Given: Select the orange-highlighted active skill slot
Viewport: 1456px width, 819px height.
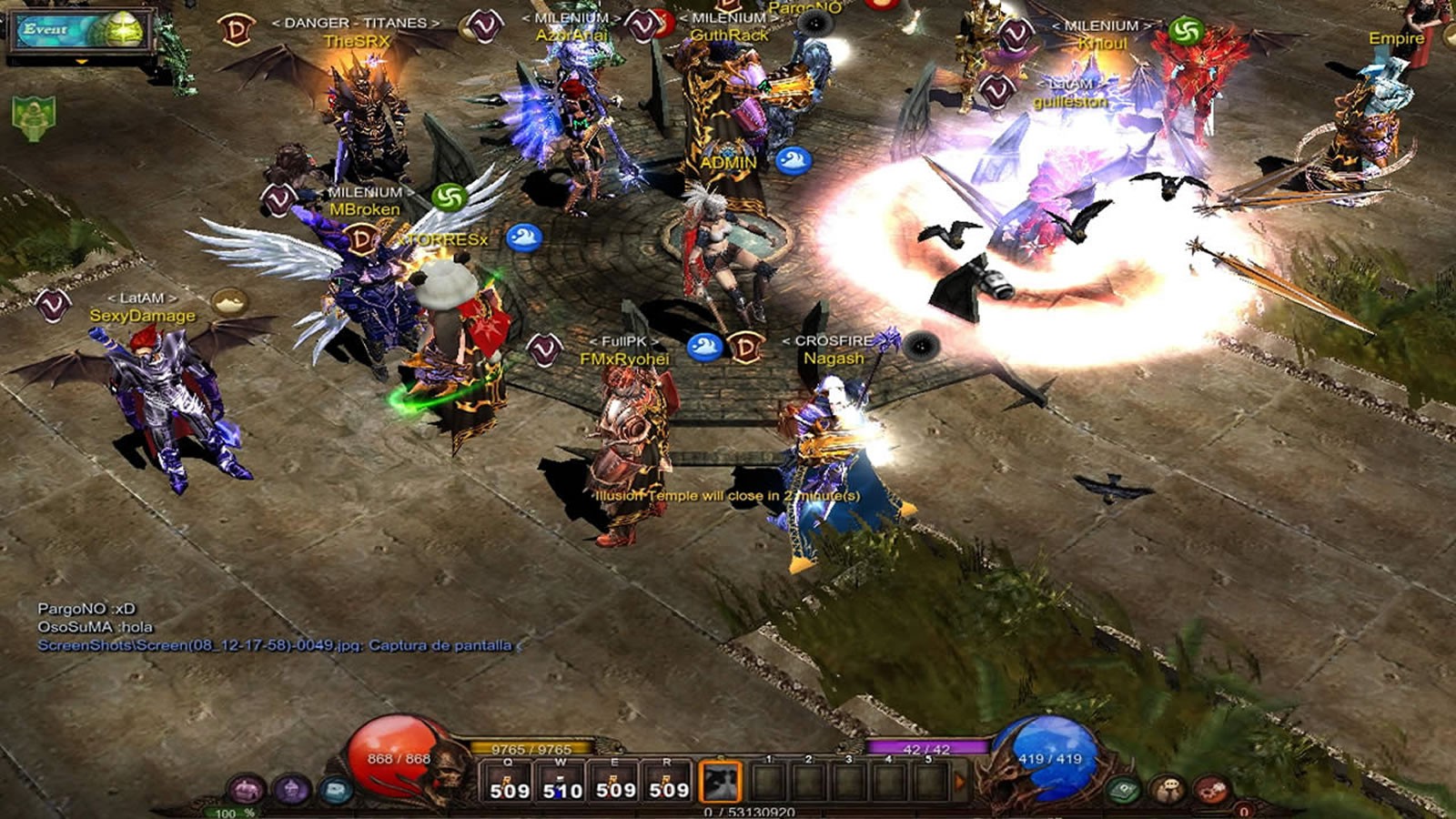Looking at the screenshot, I should 720,782.
